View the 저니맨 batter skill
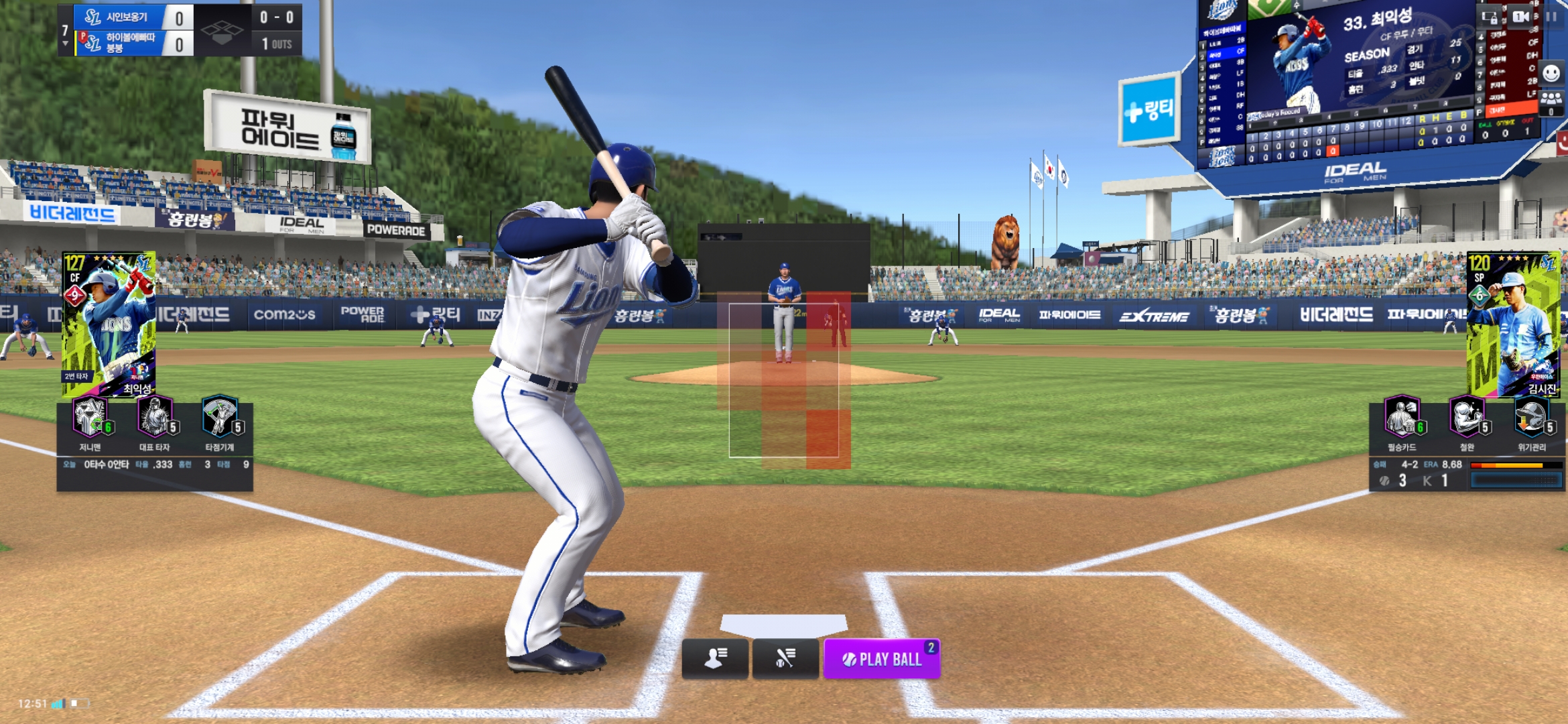Image resolution: width=1568 pixels, height=724 pixels. click(90, 418)
